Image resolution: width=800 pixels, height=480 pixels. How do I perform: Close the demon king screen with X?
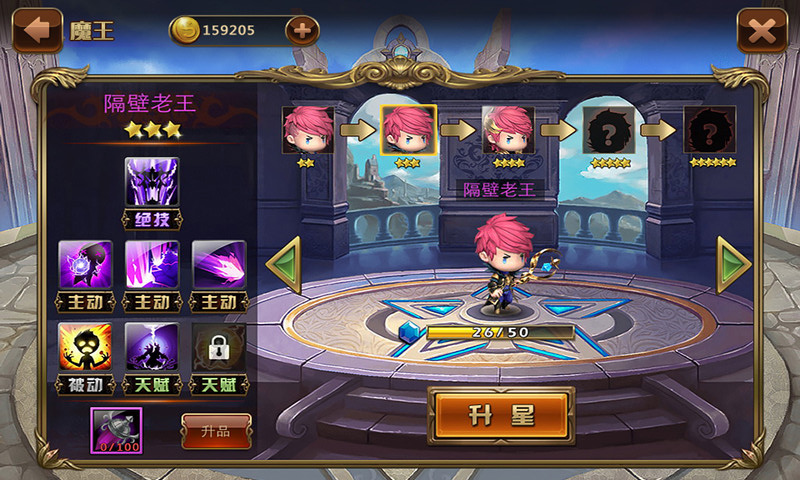tap(762, 30)
